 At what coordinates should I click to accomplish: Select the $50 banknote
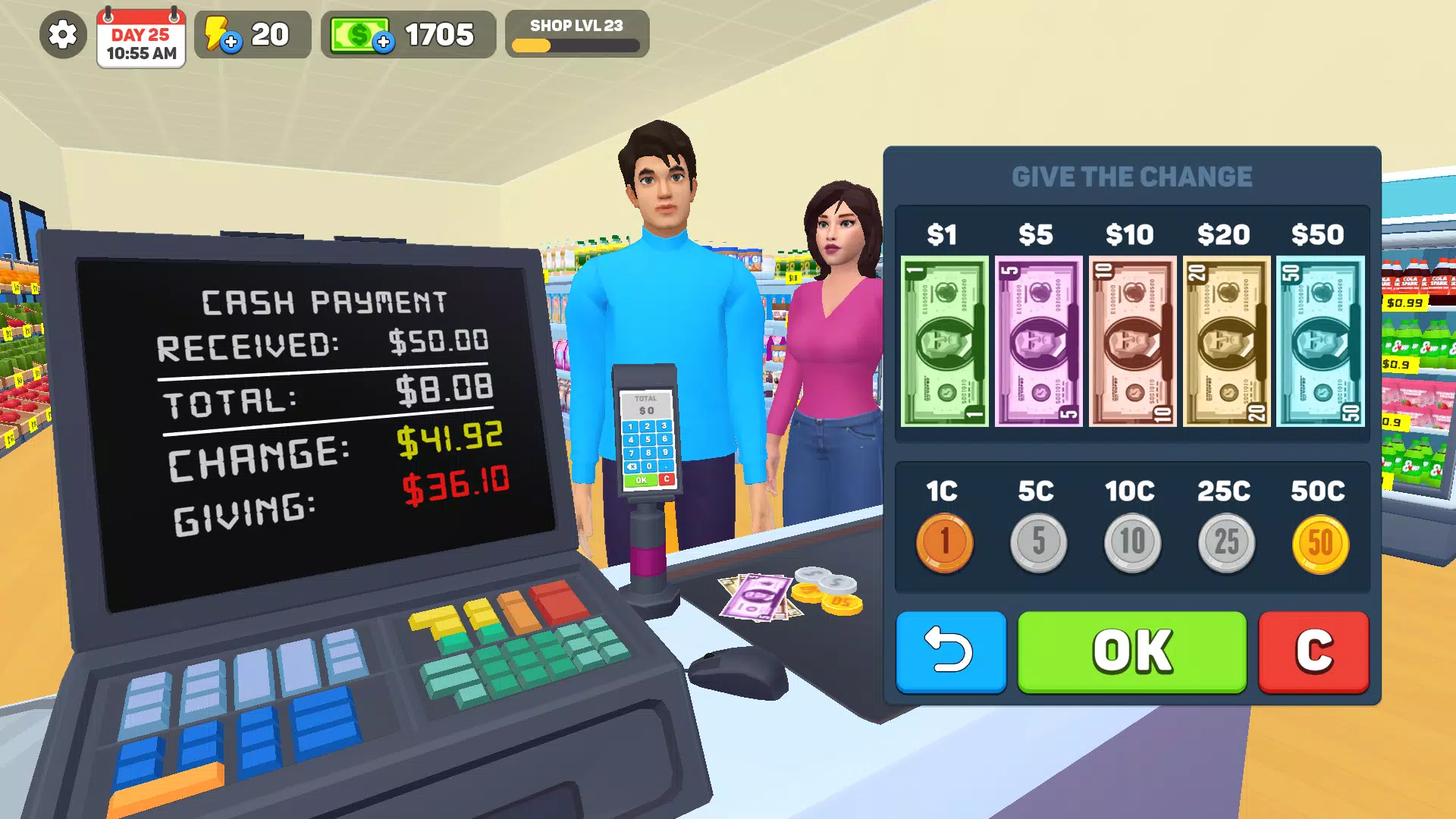coord(1319,343)
